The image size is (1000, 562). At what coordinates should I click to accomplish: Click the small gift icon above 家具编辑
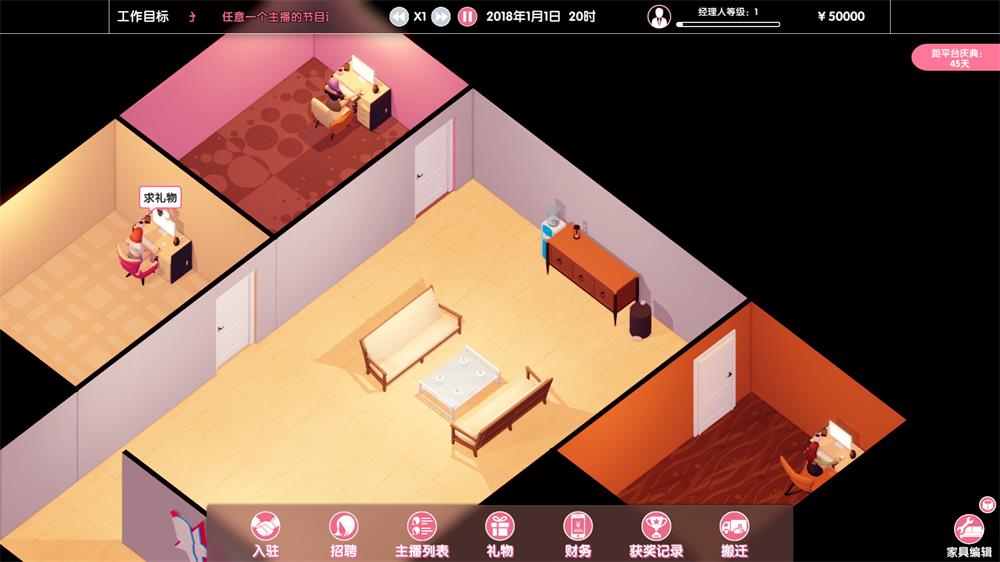point(985,503)
